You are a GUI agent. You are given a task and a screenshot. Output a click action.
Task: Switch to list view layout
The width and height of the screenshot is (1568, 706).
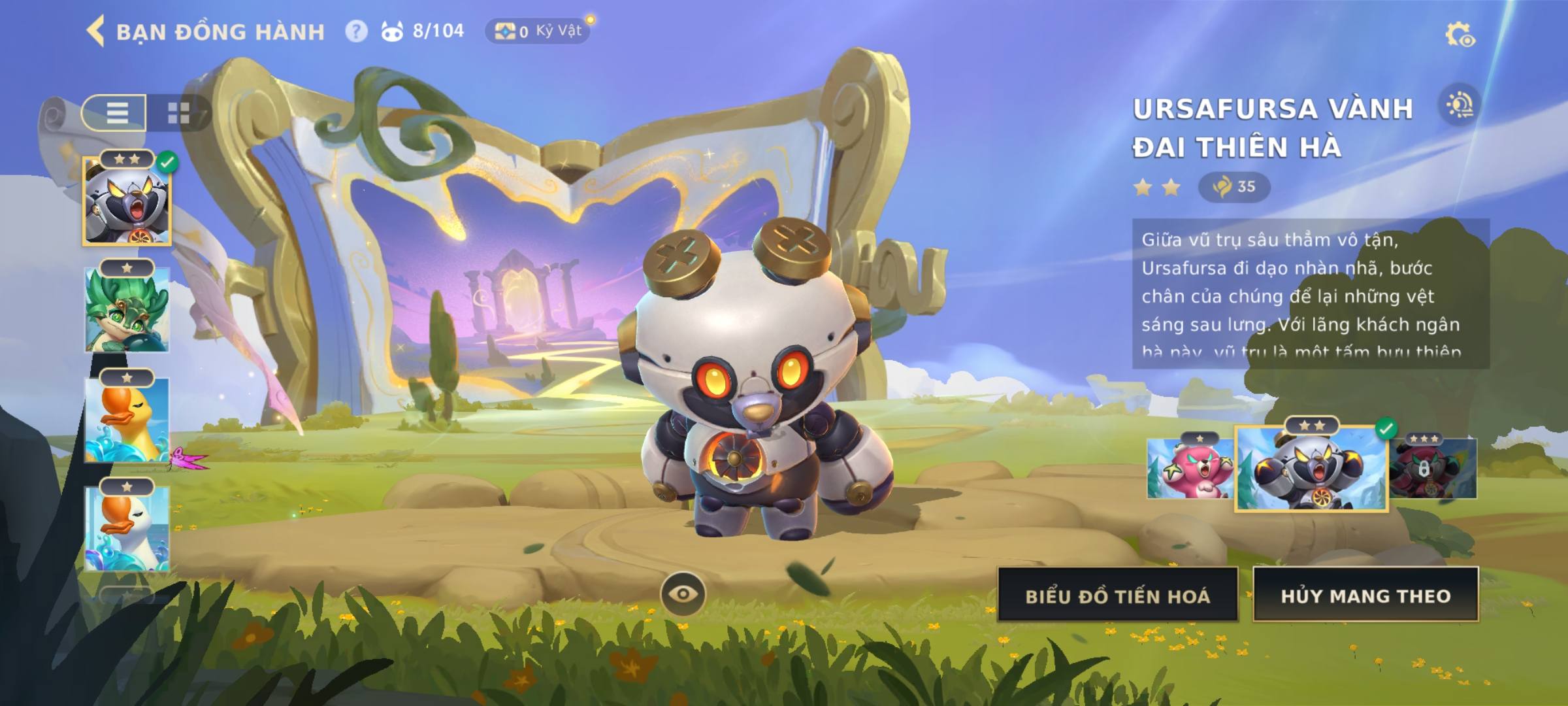click(116, 112)
